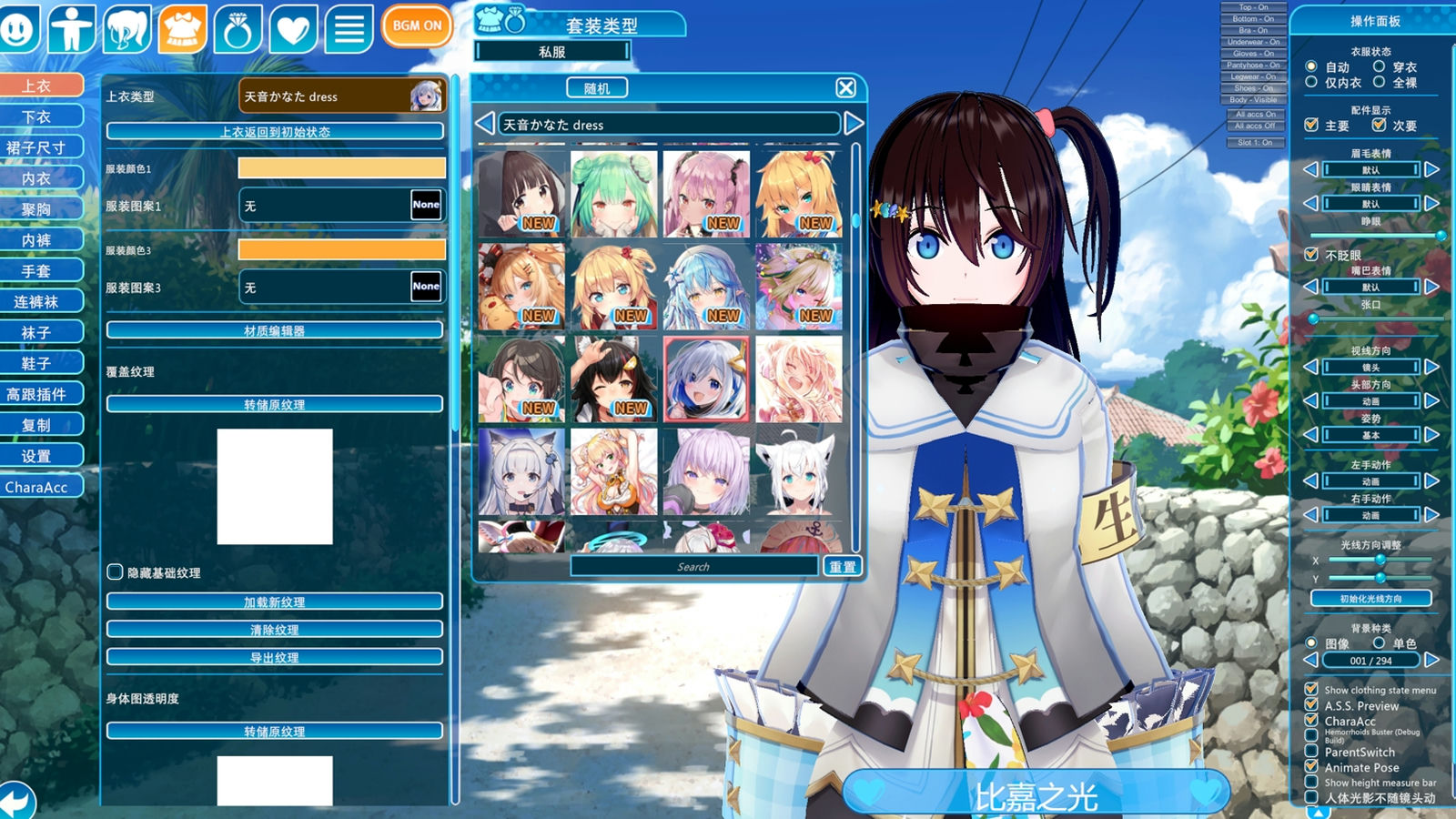Focus the Search input field
The image size is (1456, 819).
tap(693, 567)
